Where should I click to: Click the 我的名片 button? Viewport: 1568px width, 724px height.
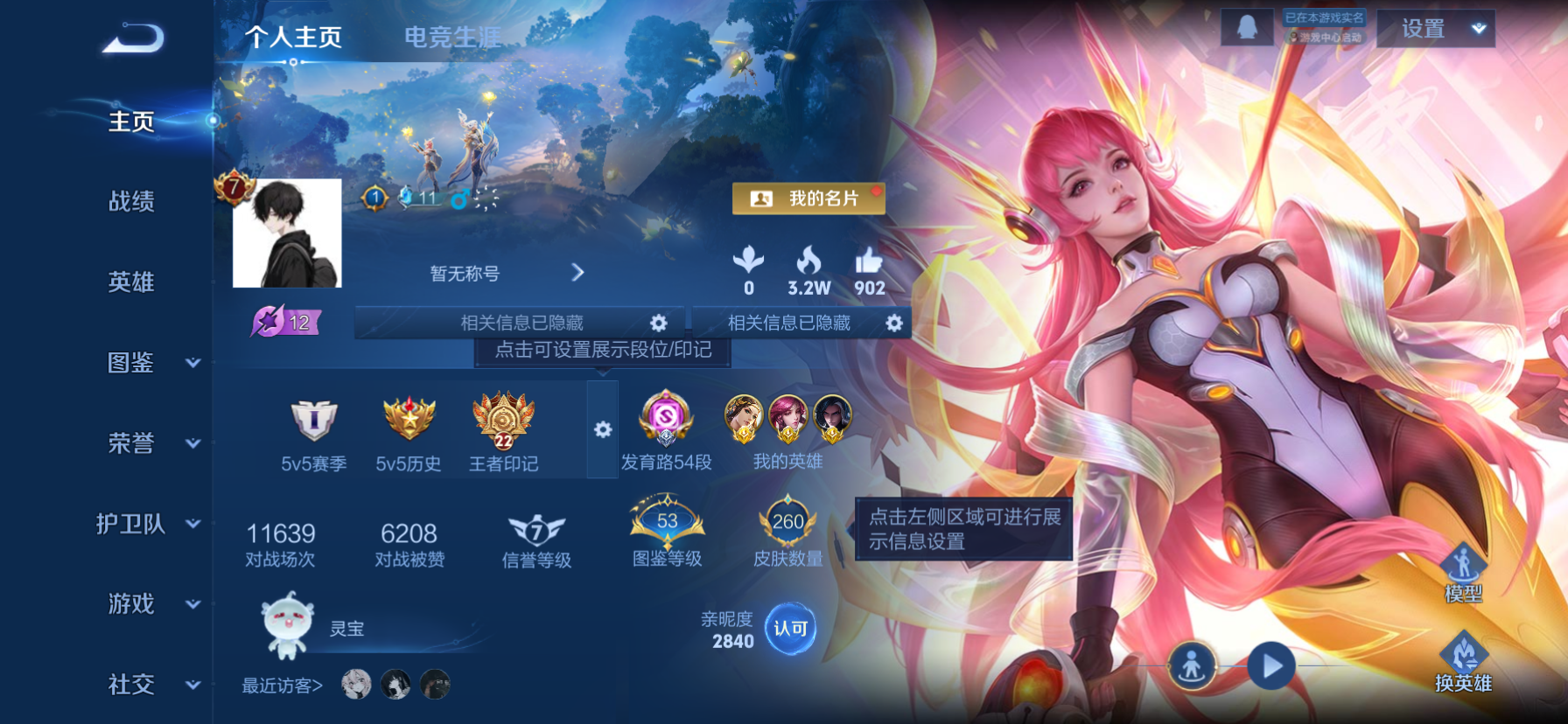pos(808,198)
